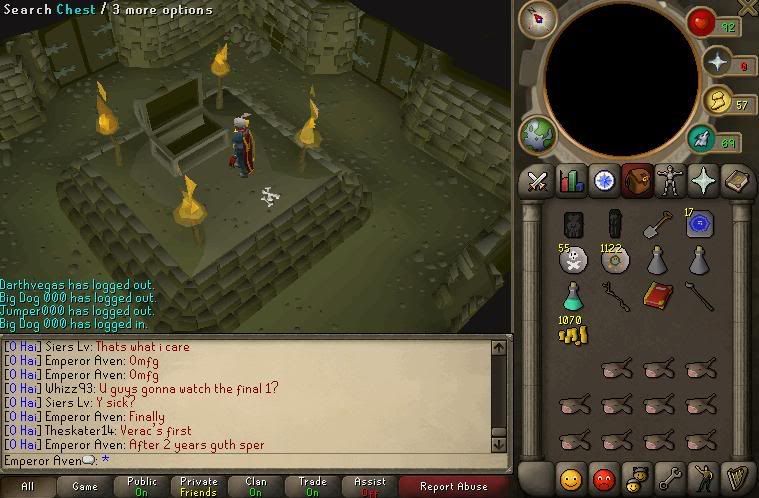Switch to the Skills stats tab
The image size is (759, 498).
click(x=571, y=181)
